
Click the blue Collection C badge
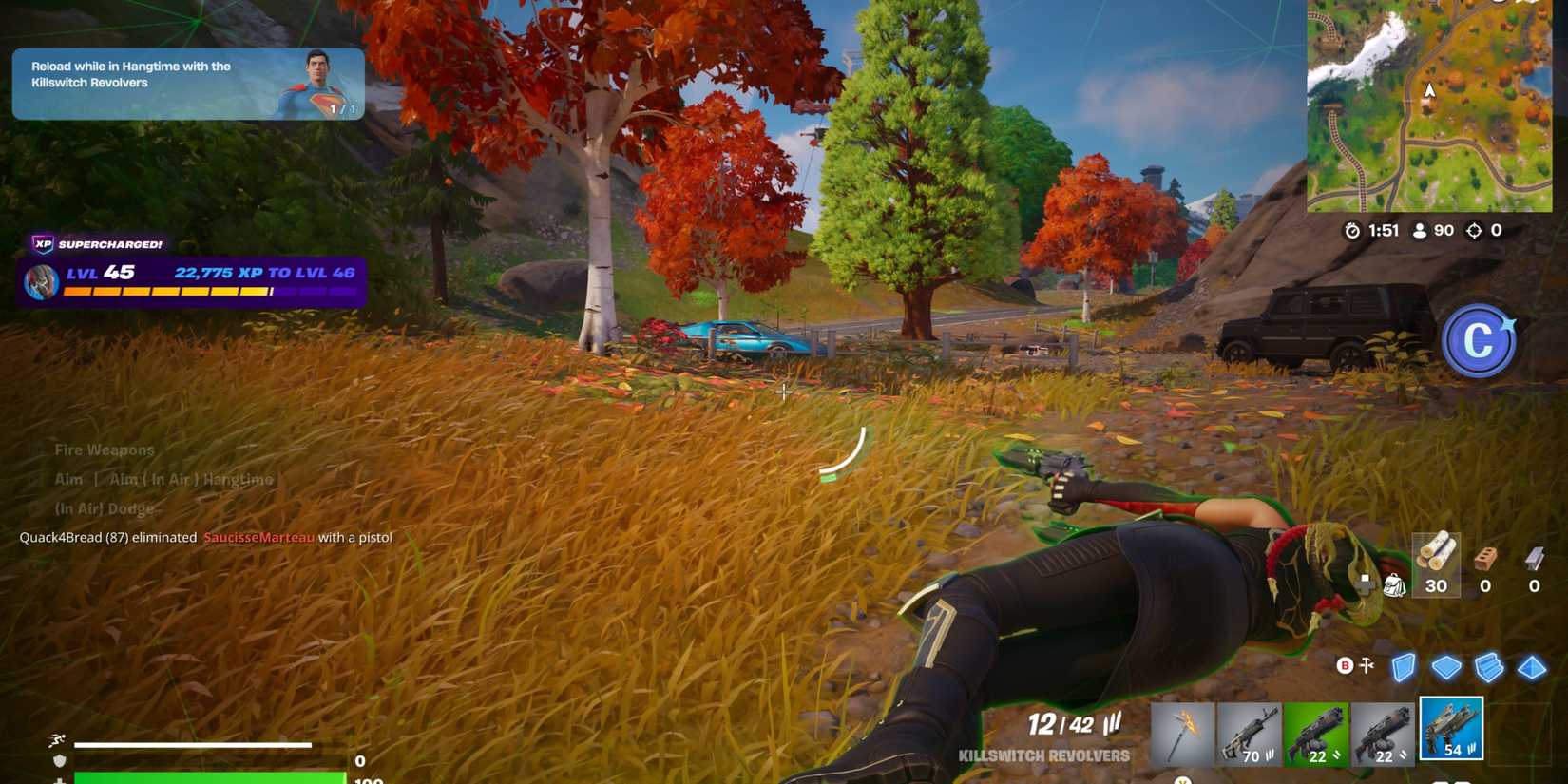pos(1480,342)
